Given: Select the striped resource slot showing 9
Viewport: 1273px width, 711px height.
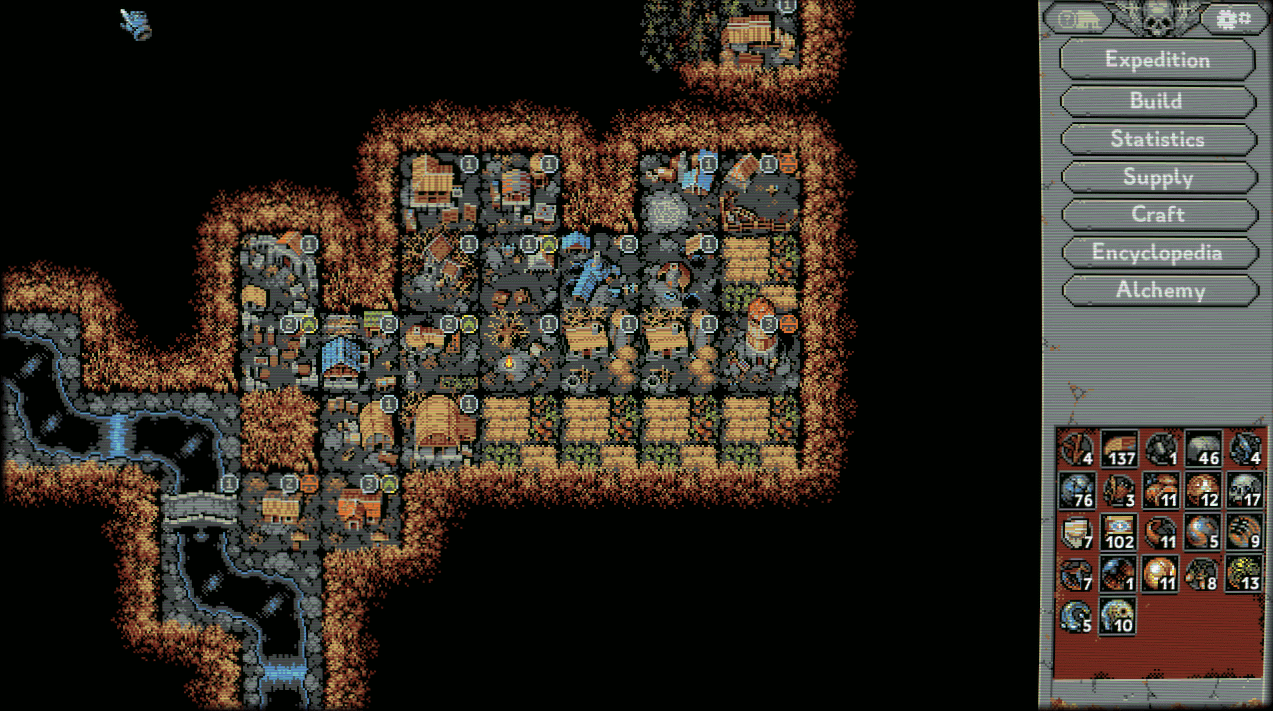Looking at the screenshot, I should (1244, 533).
